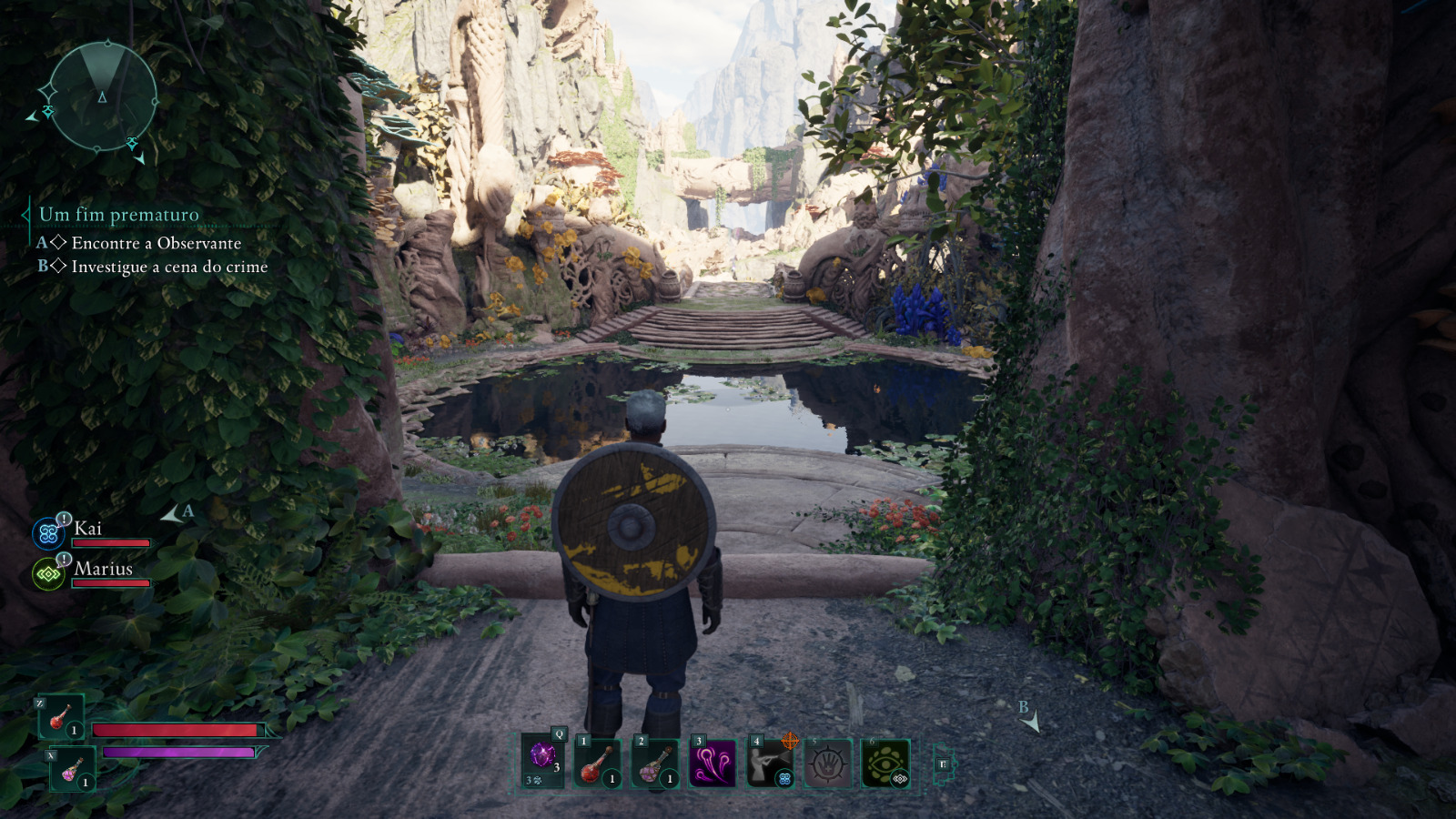Use the red health potion beside the health bar
Image resolution: width=1456 pixels, height=819 pixels.
61,717
